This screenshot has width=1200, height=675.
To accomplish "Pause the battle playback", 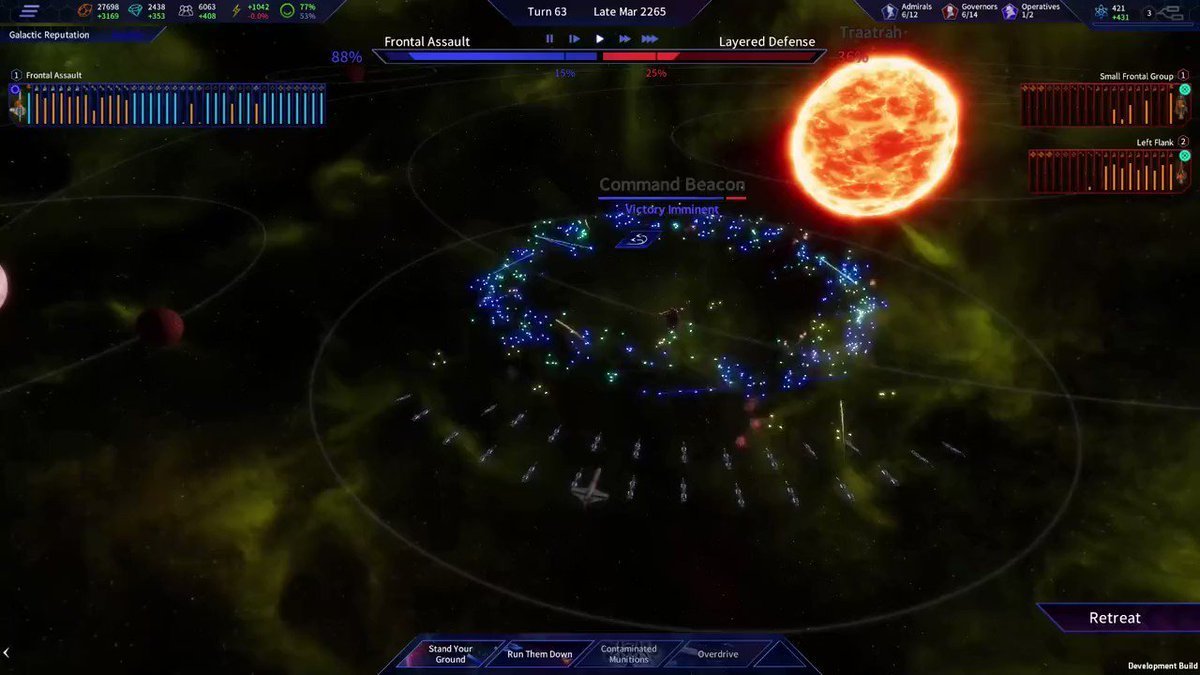I will [x=549, y=39].
